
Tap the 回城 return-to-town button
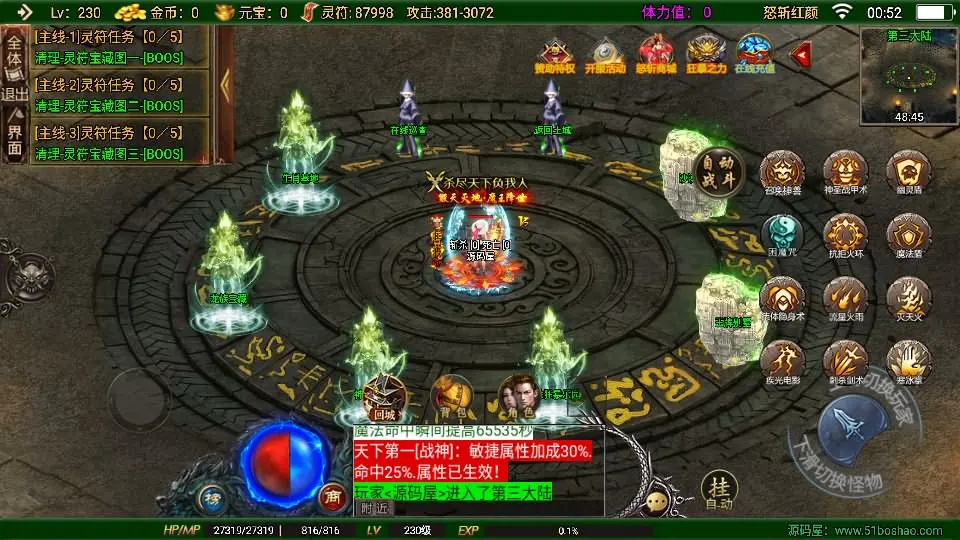point(385,398)
